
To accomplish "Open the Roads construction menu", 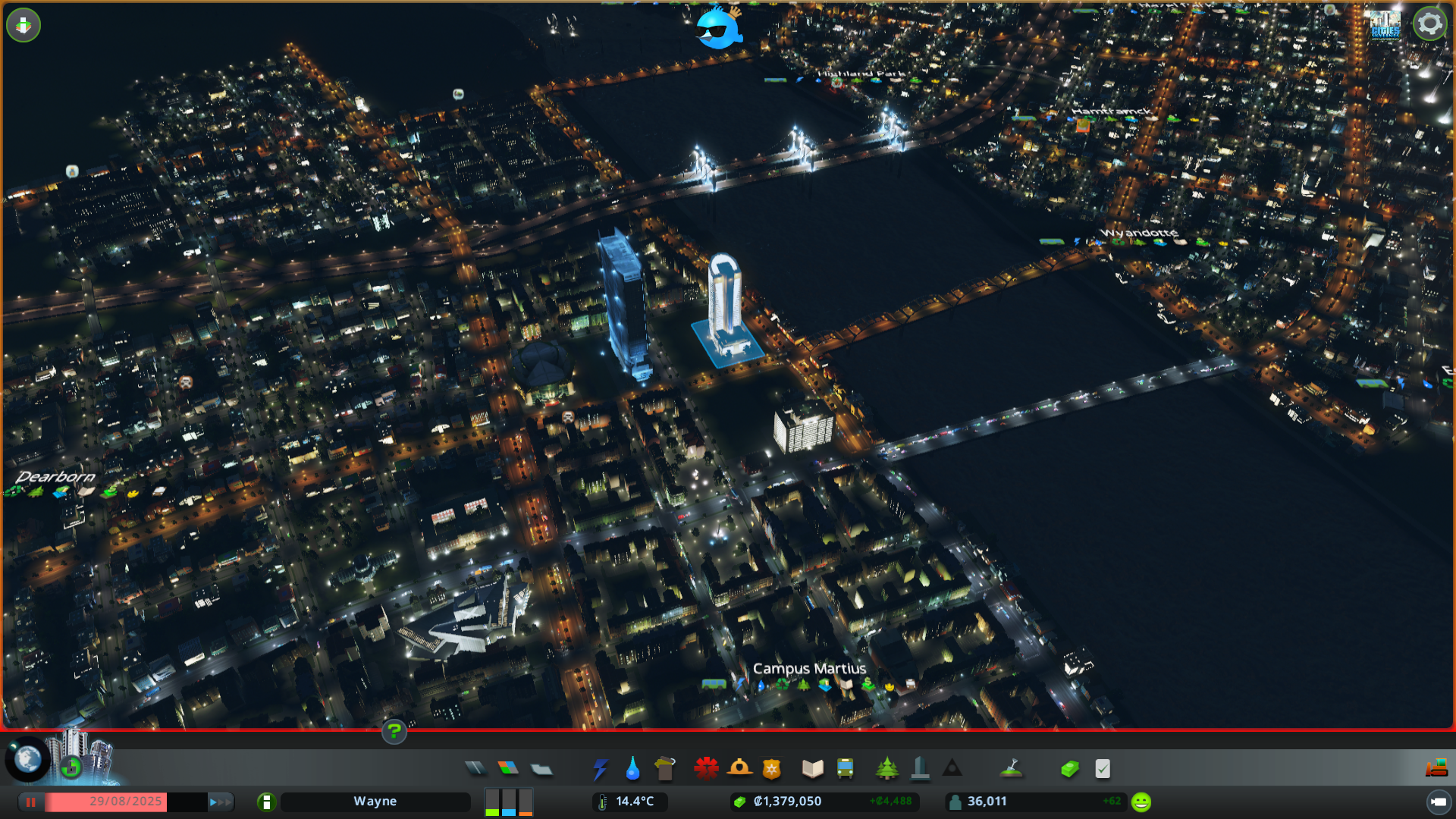I will [476, 767].
